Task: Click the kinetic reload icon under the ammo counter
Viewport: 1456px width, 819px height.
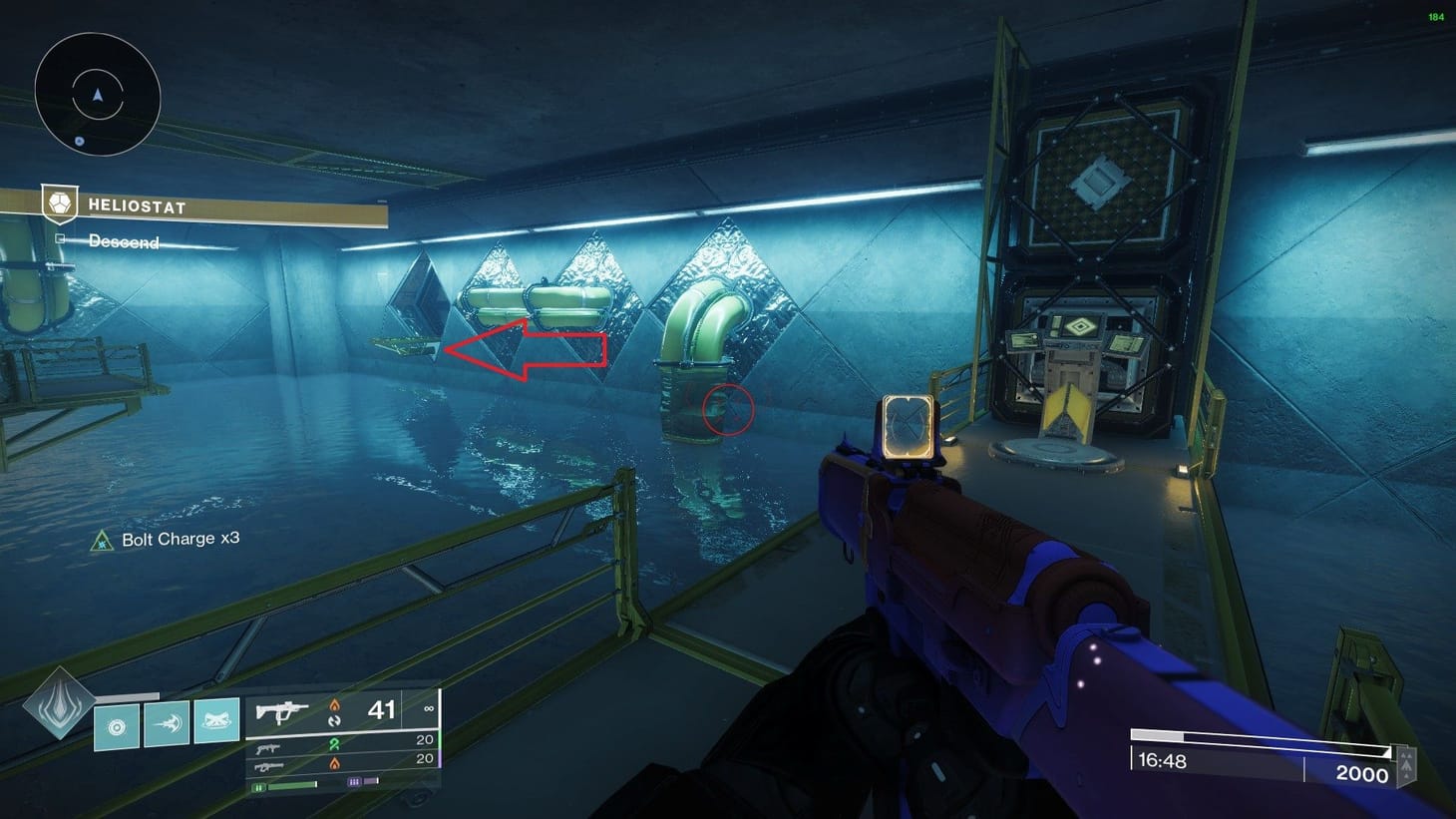Action: 335,722
